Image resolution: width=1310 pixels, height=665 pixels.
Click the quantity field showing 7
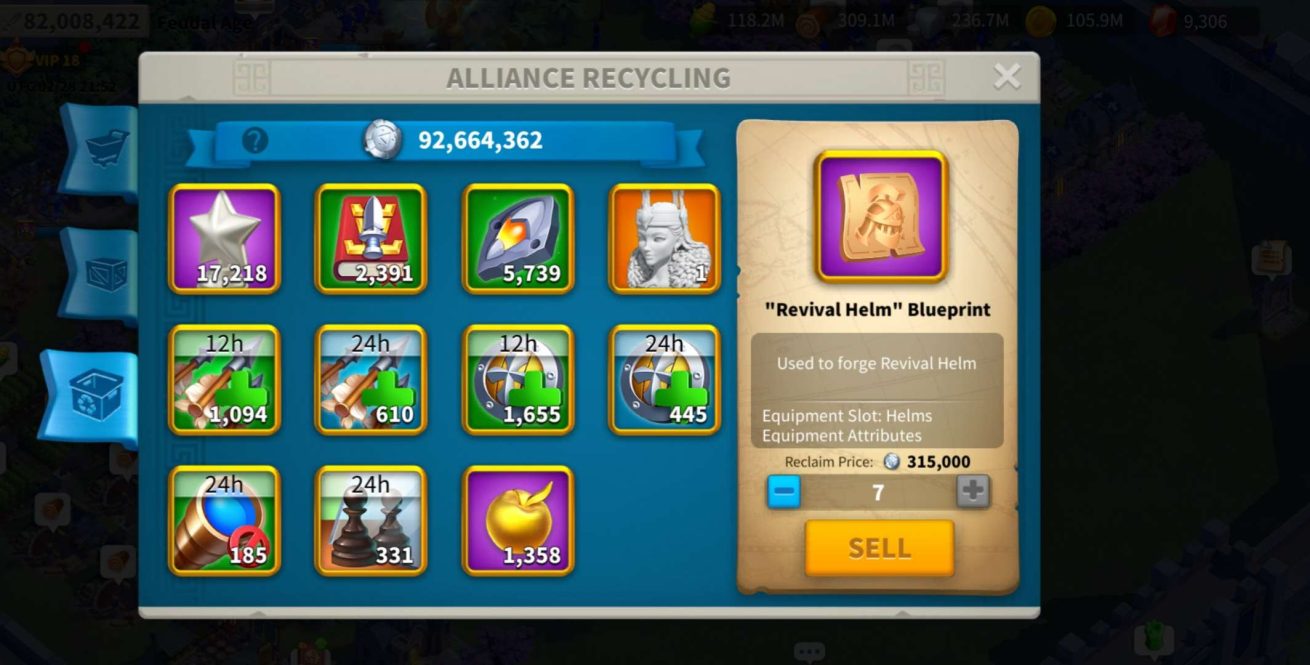878,492
